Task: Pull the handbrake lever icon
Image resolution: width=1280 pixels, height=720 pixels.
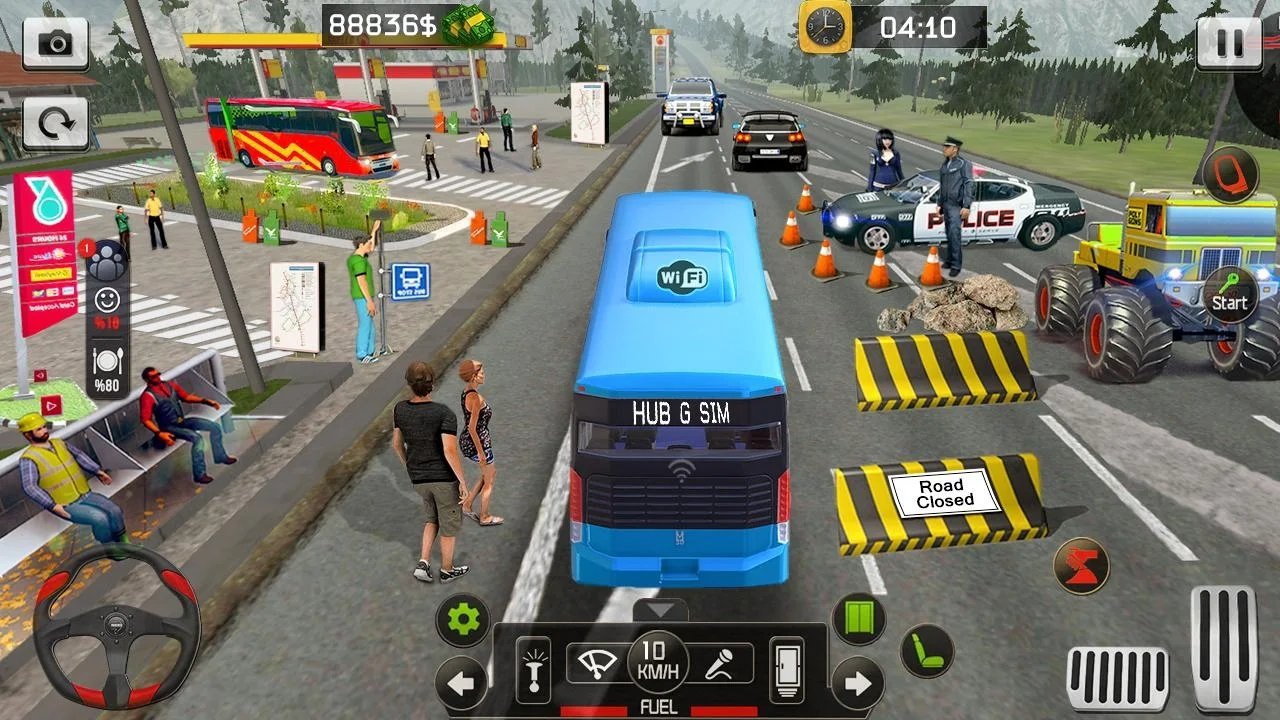Action: pyautogui.click(x=533, y=668)
